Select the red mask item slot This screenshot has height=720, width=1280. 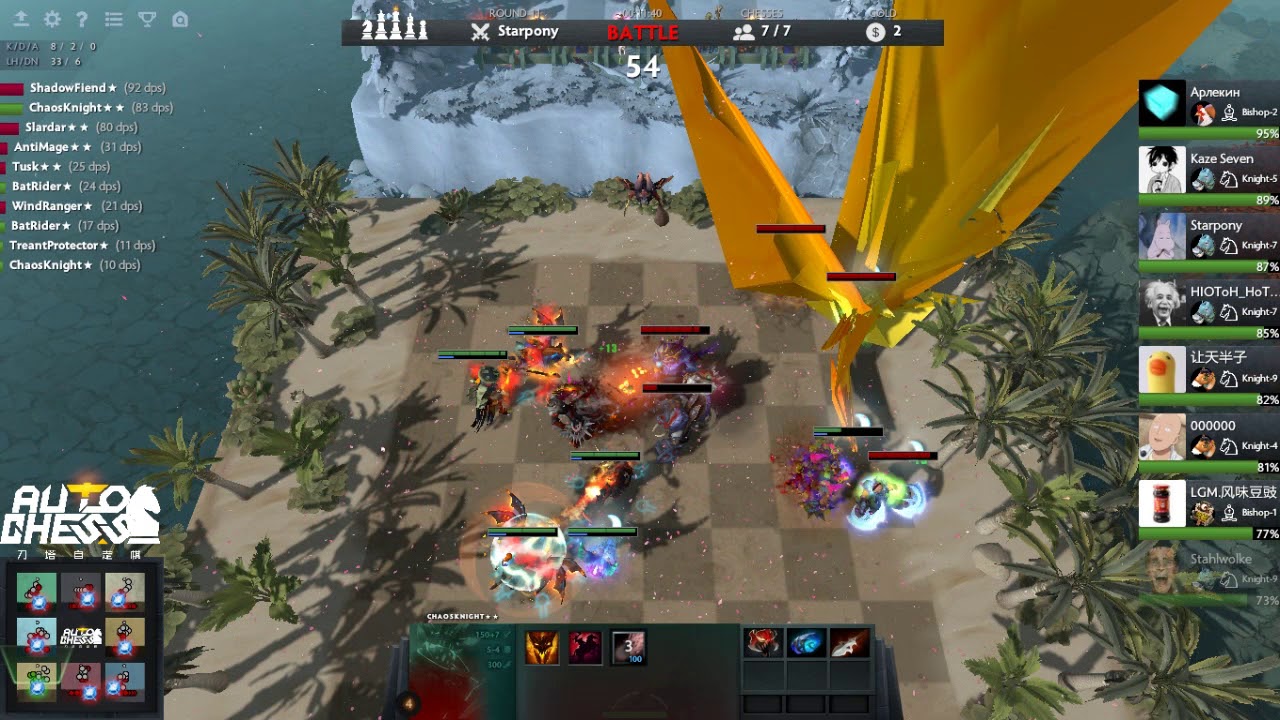point(763,643)
